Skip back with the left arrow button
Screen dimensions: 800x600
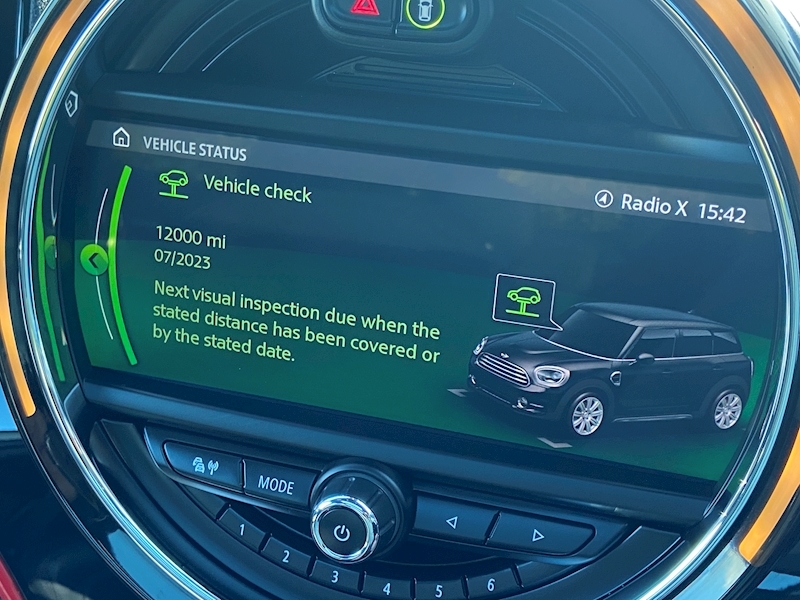(450, 520)
